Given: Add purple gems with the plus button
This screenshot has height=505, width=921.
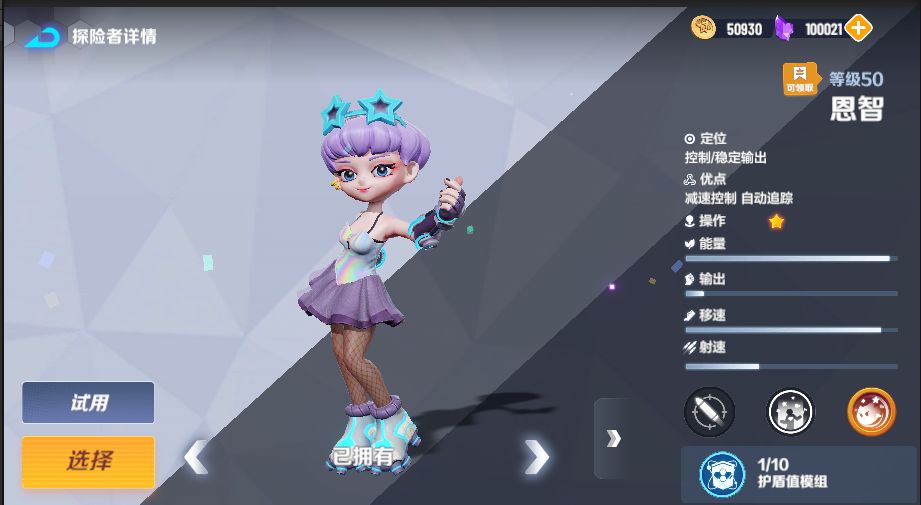Looking at the screenshot, I should pyautogui.click(x=858, y=29).
